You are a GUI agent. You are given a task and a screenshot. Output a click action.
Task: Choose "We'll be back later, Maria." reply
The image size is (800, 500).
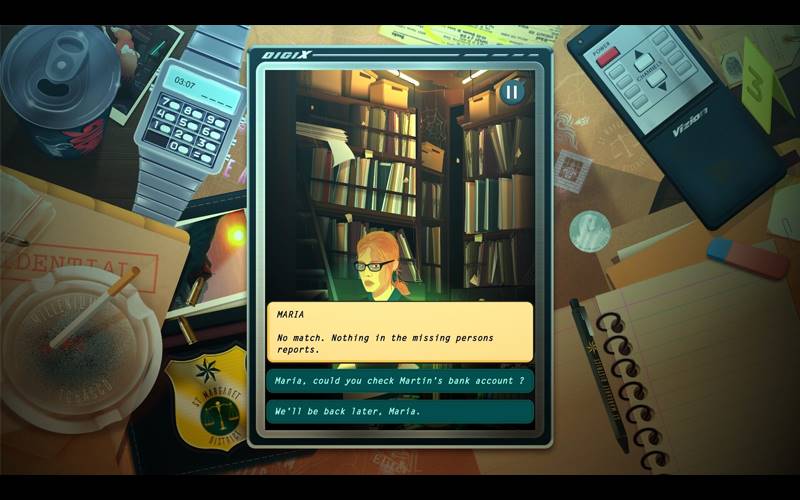(x=399, y=411)
